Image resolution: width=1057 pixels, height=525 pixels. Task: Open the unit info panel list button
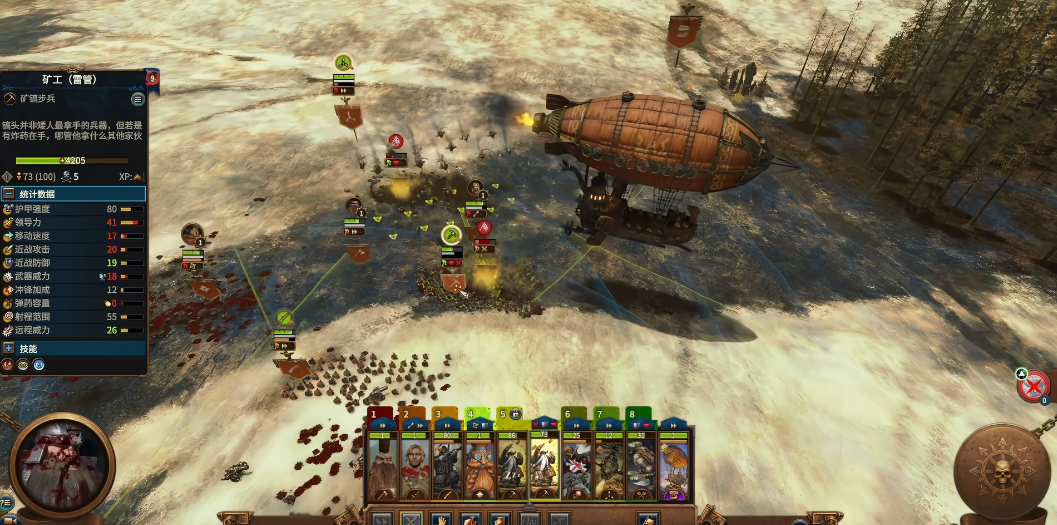(138, 99)
